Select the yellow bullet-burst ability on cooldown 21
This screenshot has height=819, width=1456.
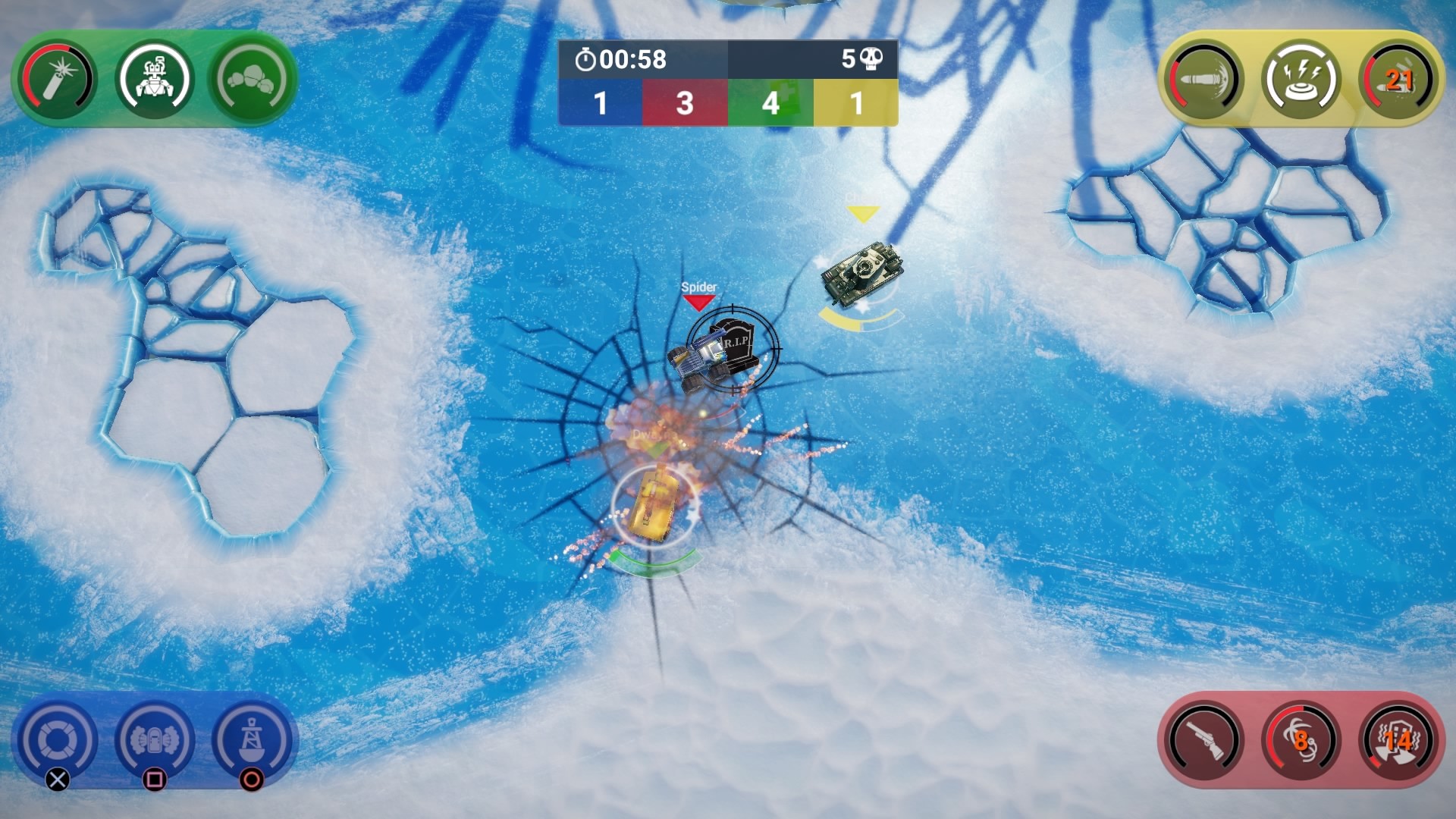(x=1398, y=79)
